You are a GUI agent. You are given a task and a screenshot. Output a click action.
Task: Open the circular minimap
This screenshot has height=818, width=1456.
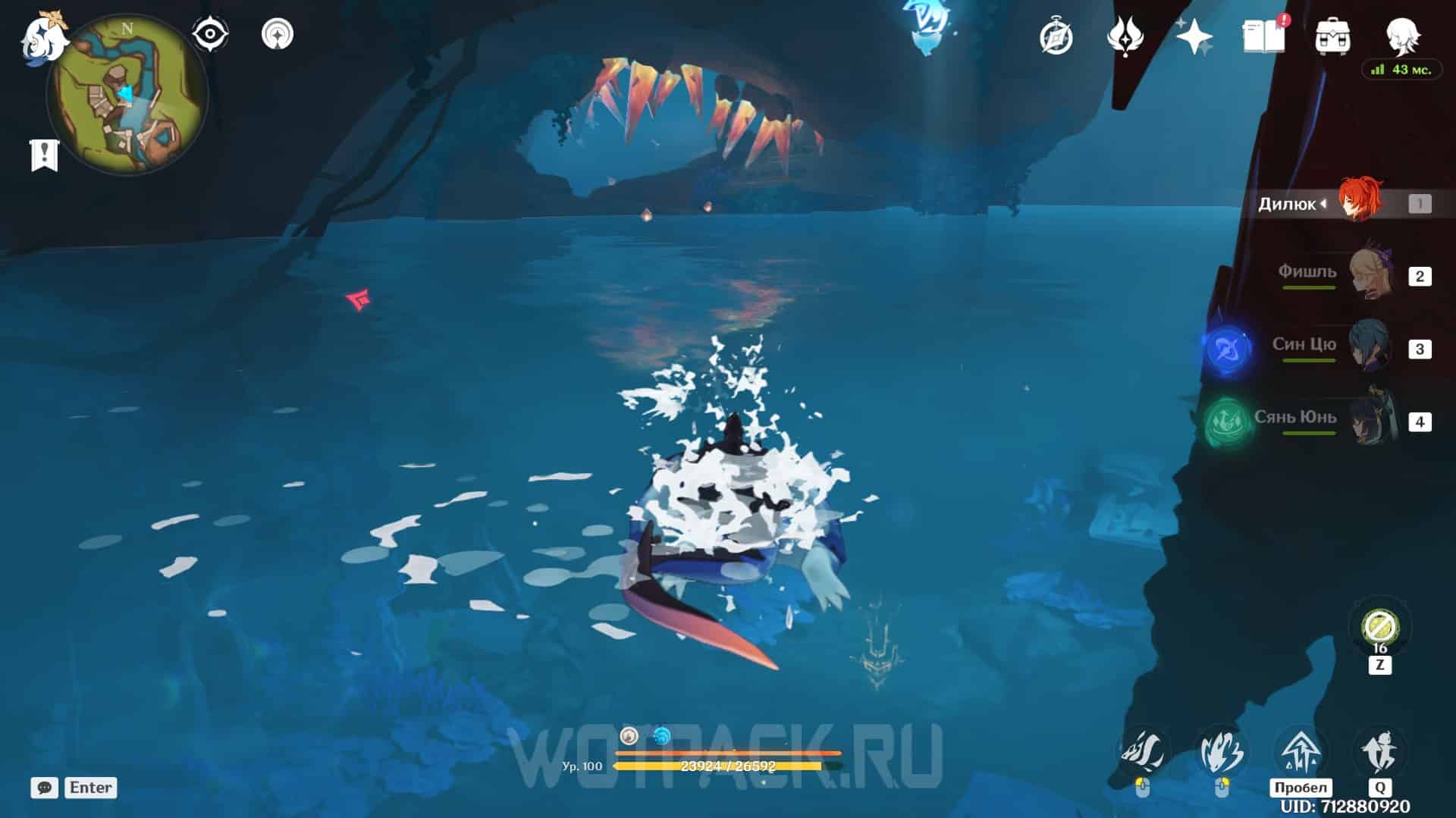[x=127, y=96]
